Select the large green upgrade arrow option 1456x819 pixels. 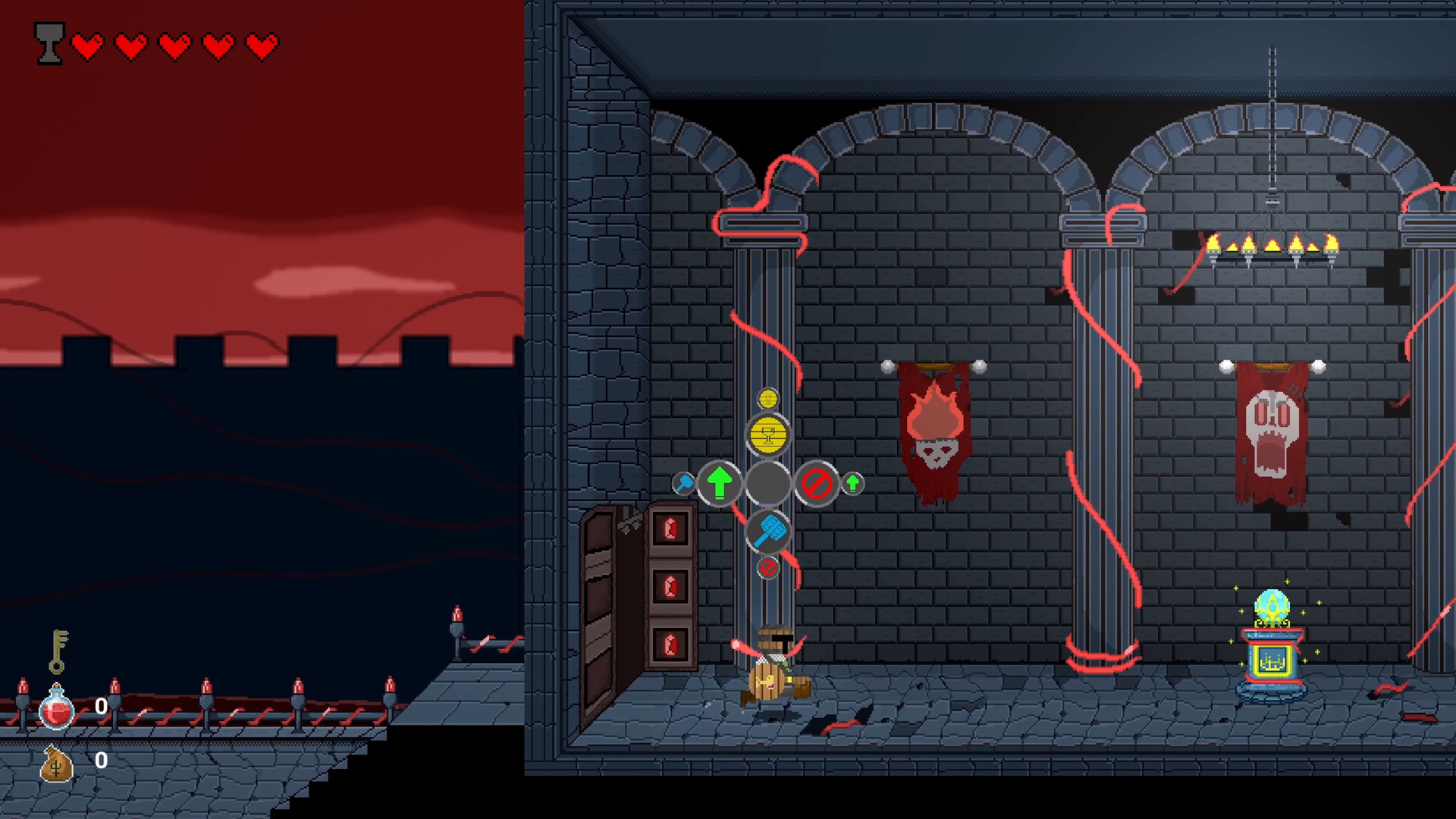click(719, 482)
